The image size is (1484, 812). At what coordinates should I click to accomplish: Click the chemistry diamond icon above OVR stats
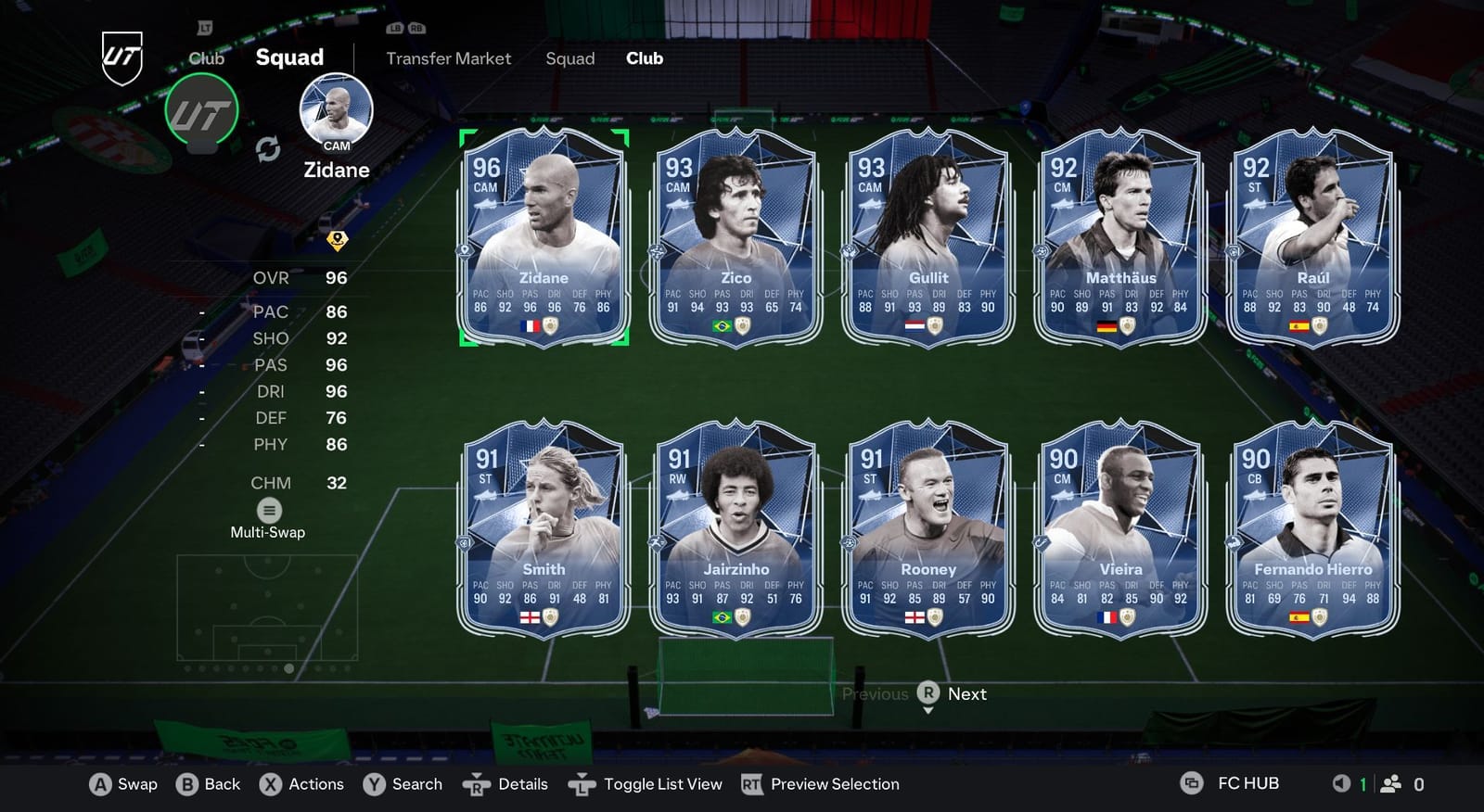pyautogui.click(x=338, y=239)
